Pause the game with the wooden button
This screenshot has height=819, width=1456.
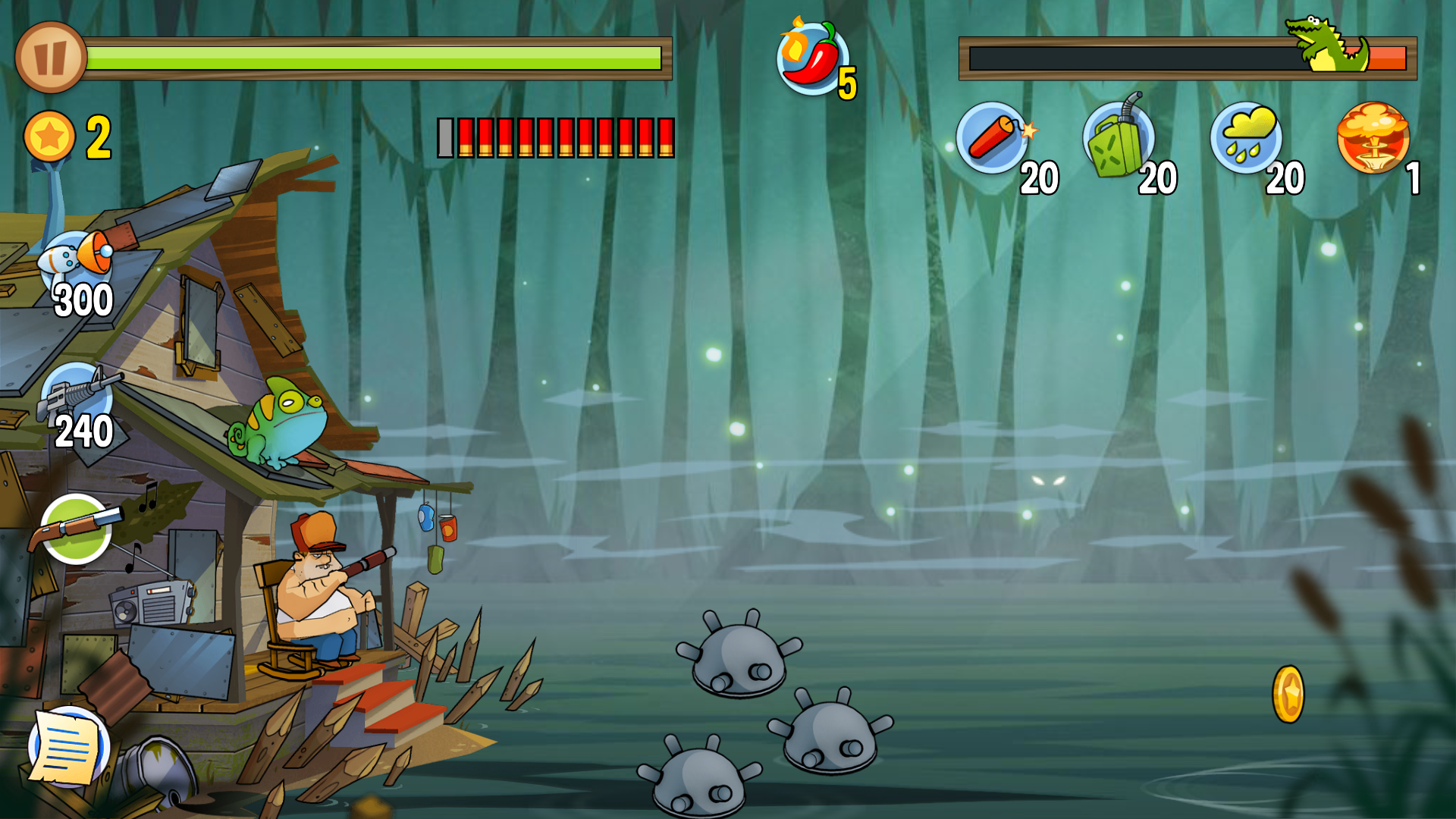[50, 58]
